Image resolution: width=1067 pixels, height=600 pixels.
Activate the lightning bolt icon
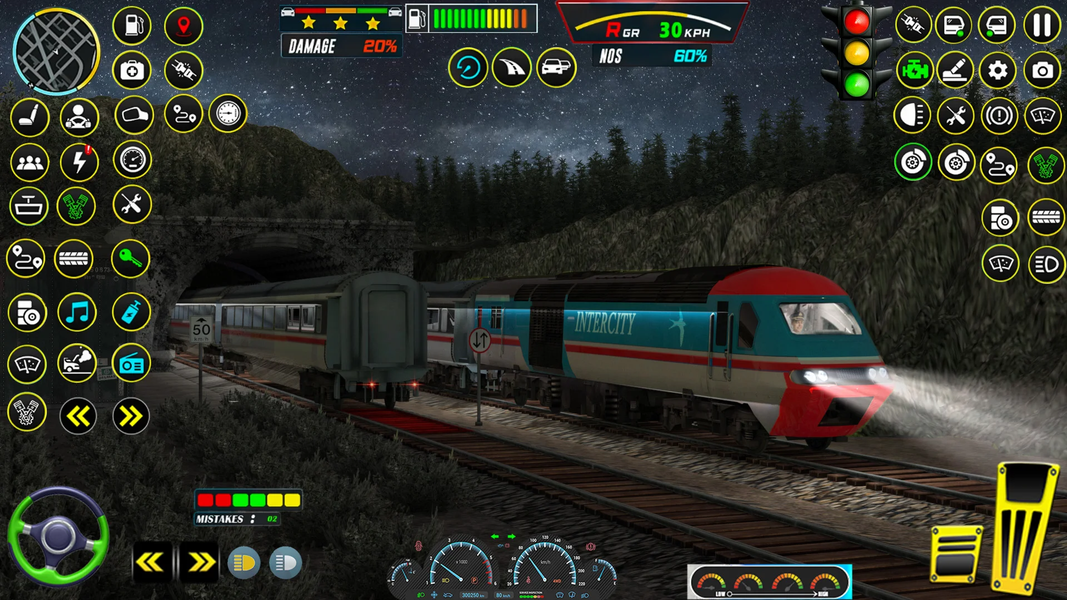click(x=79, y=162)
